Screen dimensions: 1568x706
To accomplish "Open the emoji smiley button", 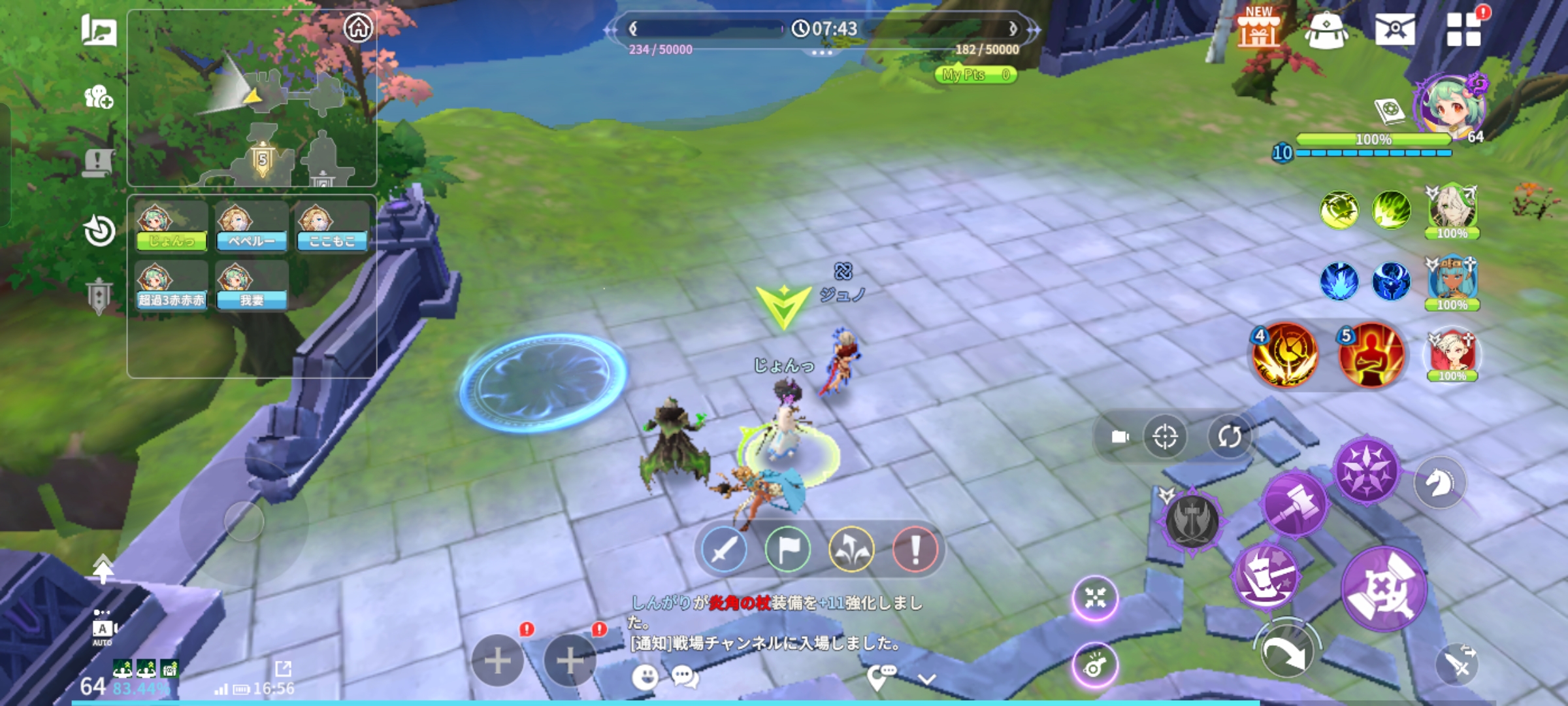I will tap(645, 678).
